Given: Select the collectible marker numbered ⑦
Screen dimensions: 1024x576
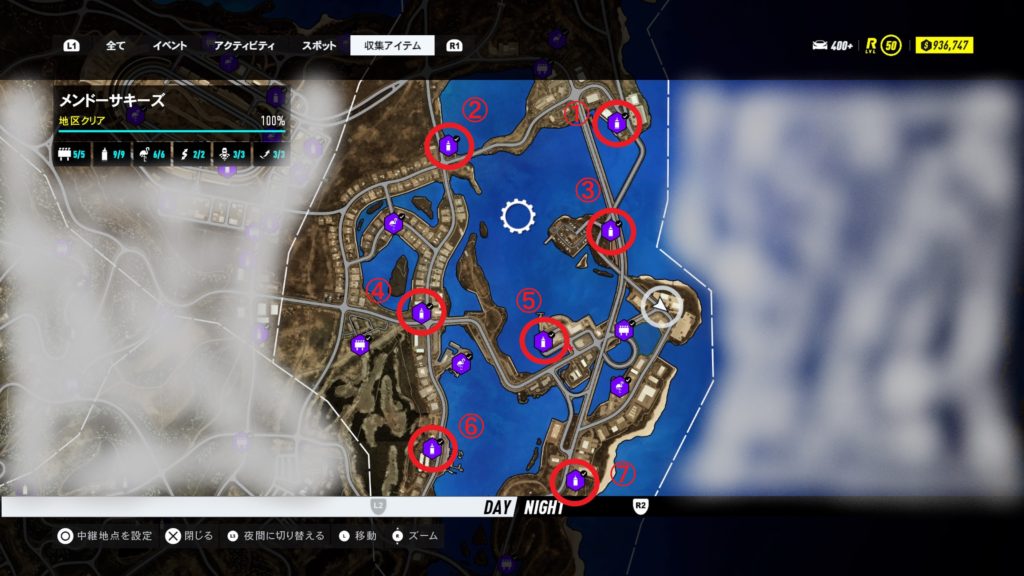Looking at the screenshot, I should point(575,481).
